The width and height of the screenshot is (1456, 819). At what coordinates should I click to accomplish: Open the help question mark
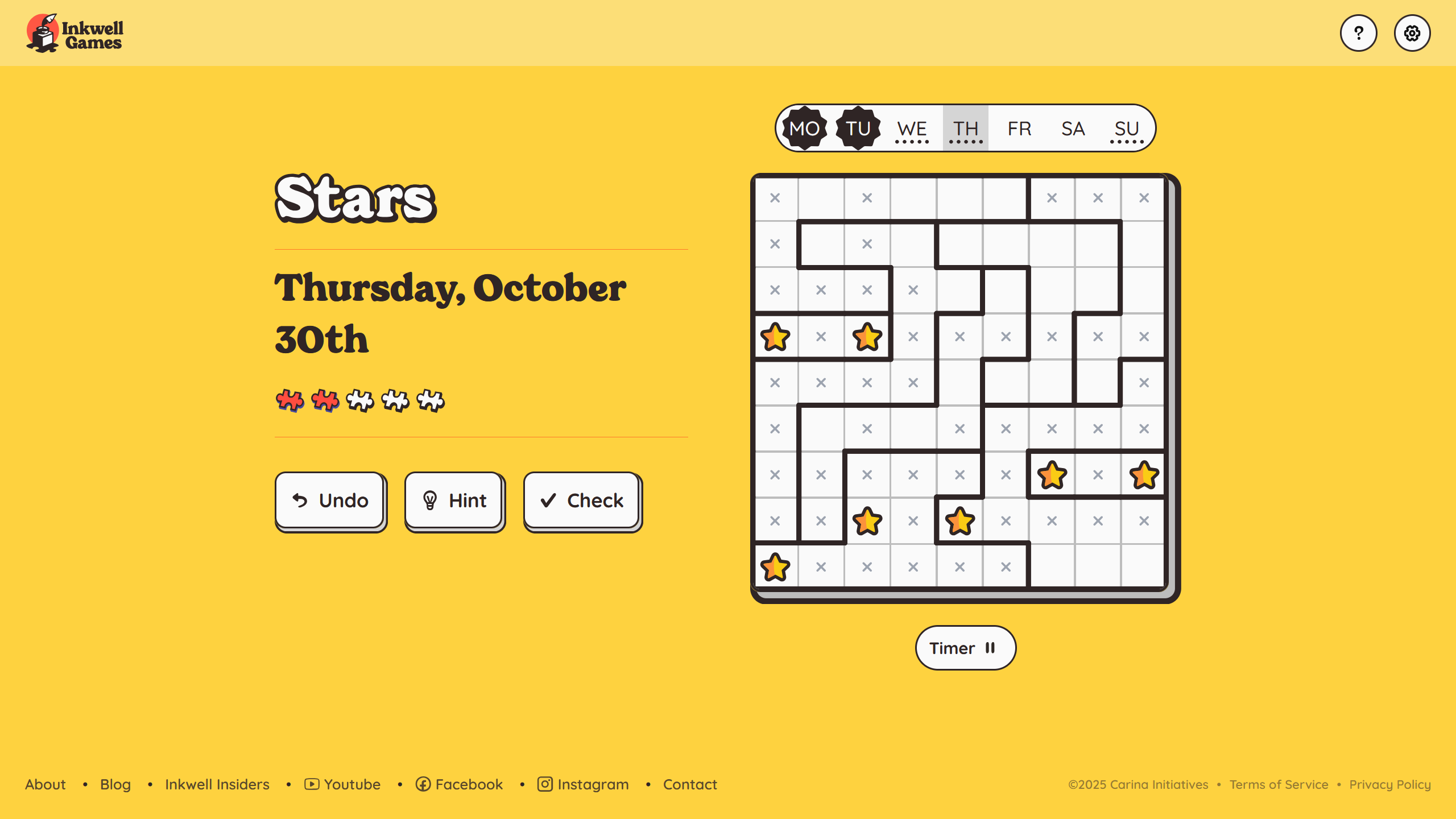pos(1358,33)
